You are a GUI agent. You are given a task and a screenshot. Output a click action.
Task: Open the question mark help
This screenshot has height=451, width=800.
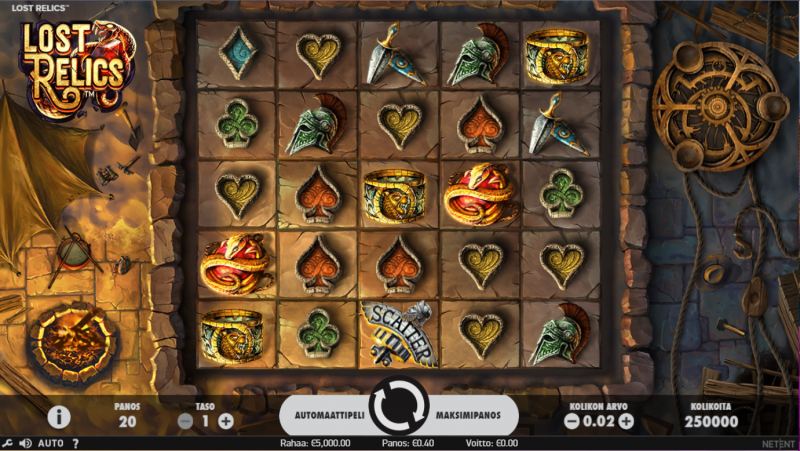pos(75,443)
